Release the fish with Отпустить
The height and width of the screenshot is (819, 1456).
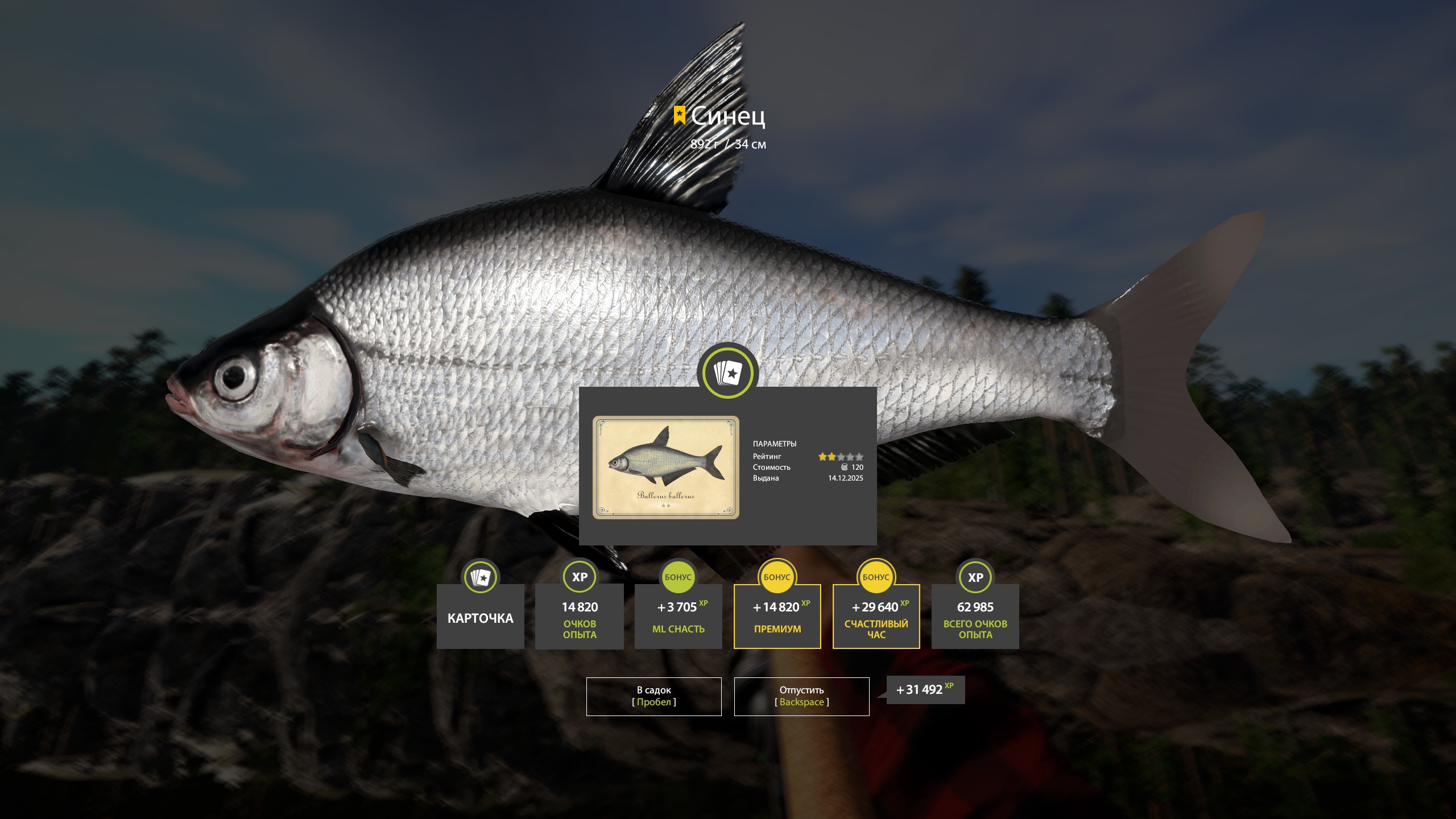point(801,696)
